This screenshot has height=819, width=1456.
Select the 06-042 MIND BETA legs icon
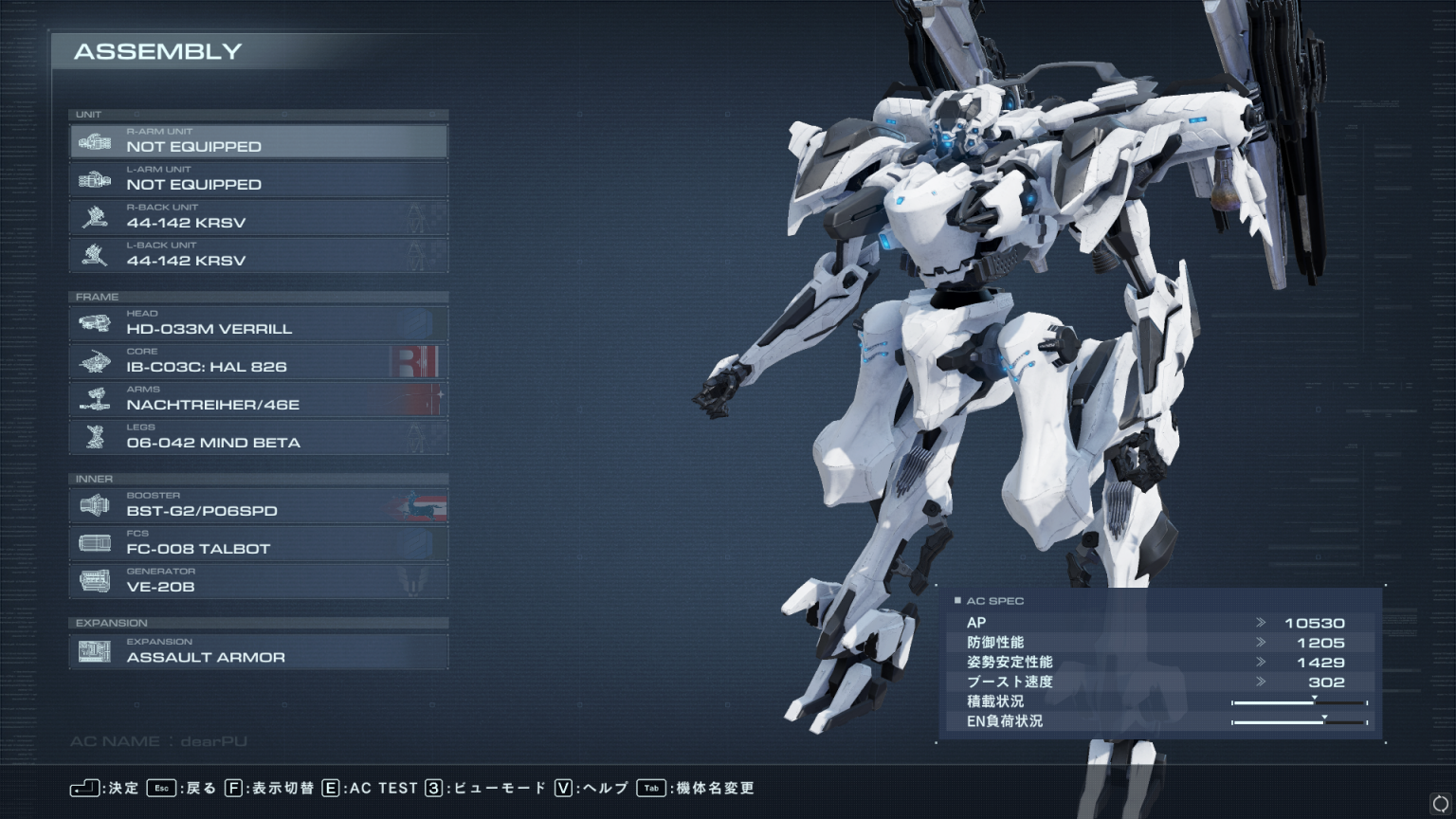94,436
